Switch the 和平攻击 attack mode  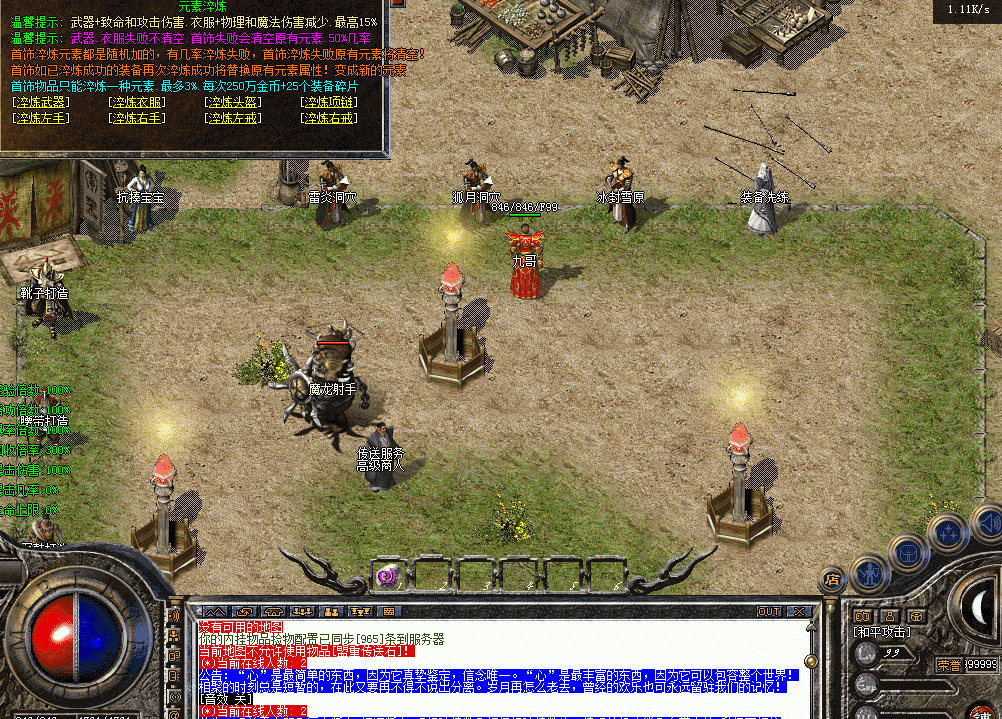pos(881,632)
